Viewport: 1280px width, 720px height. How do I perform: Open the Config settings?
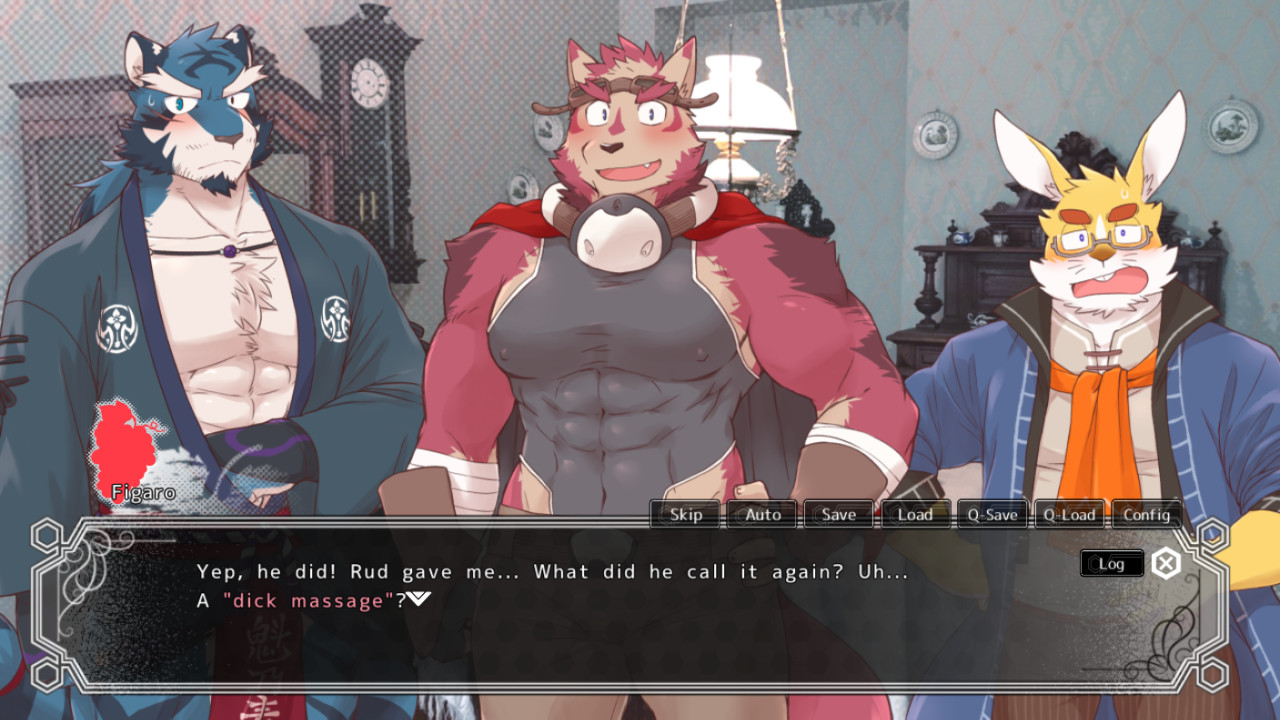tap(1146, 514)
